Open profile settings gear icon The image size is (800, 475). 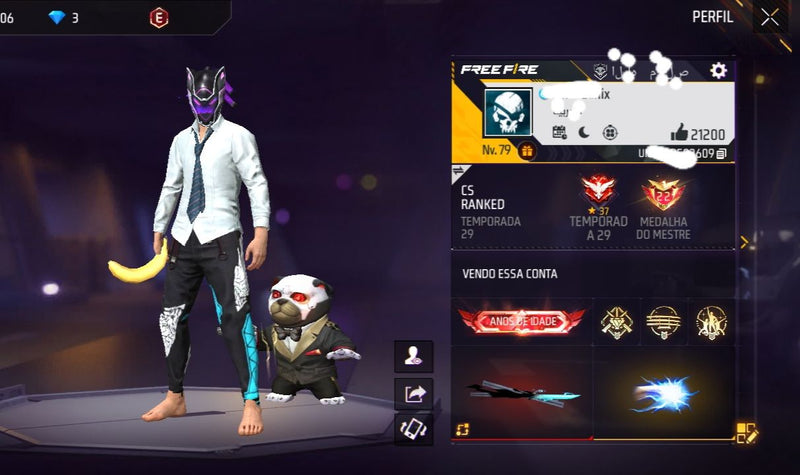pos(718,70)
